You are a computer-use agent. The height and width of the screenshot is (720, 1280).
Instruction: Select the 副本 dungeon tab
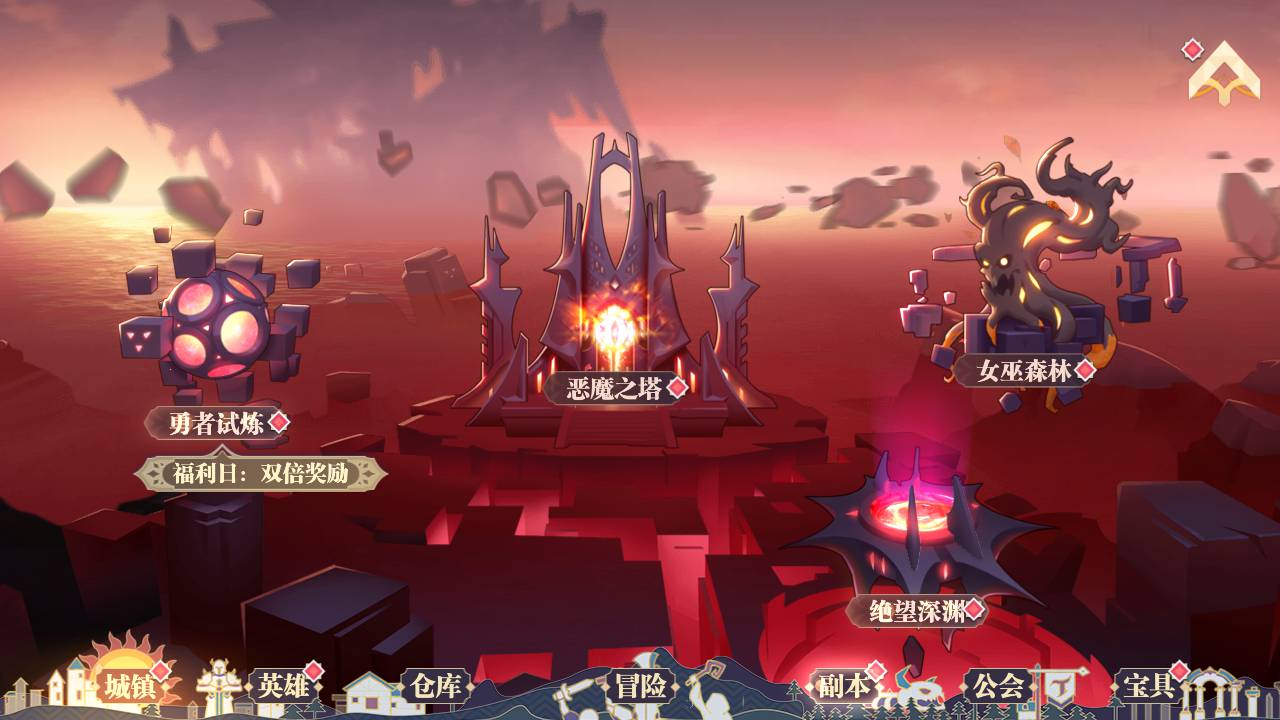[841, 686]
